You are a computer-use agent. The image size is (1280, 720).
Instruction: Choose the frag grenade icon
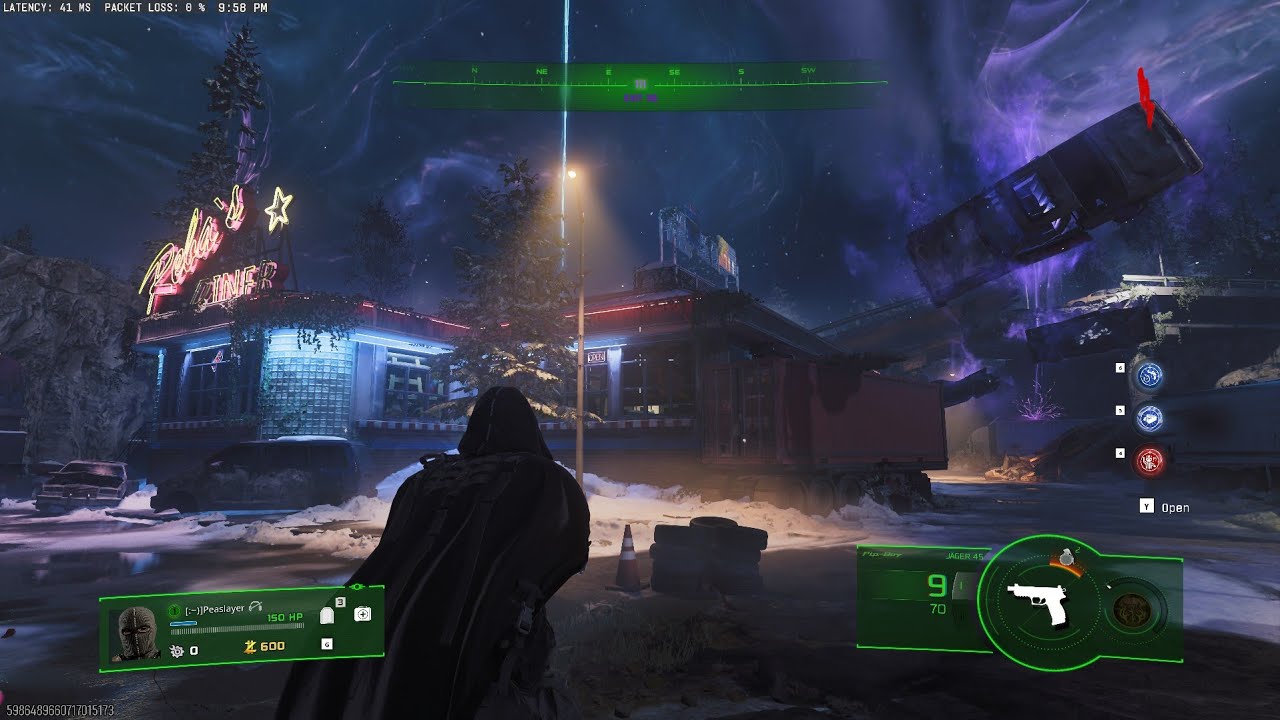pyautogui.click(x=1067, y=556)
